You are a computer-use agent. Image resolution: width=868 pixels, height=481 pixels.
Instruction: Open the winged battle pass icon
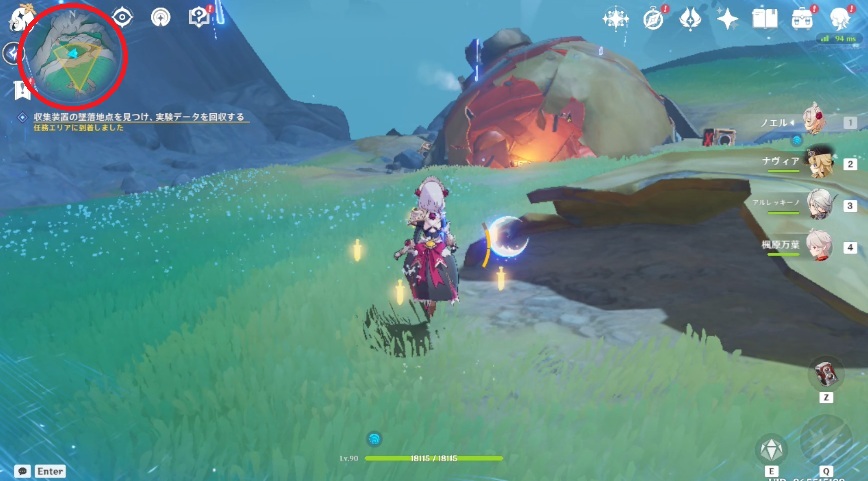click(690, 18)
